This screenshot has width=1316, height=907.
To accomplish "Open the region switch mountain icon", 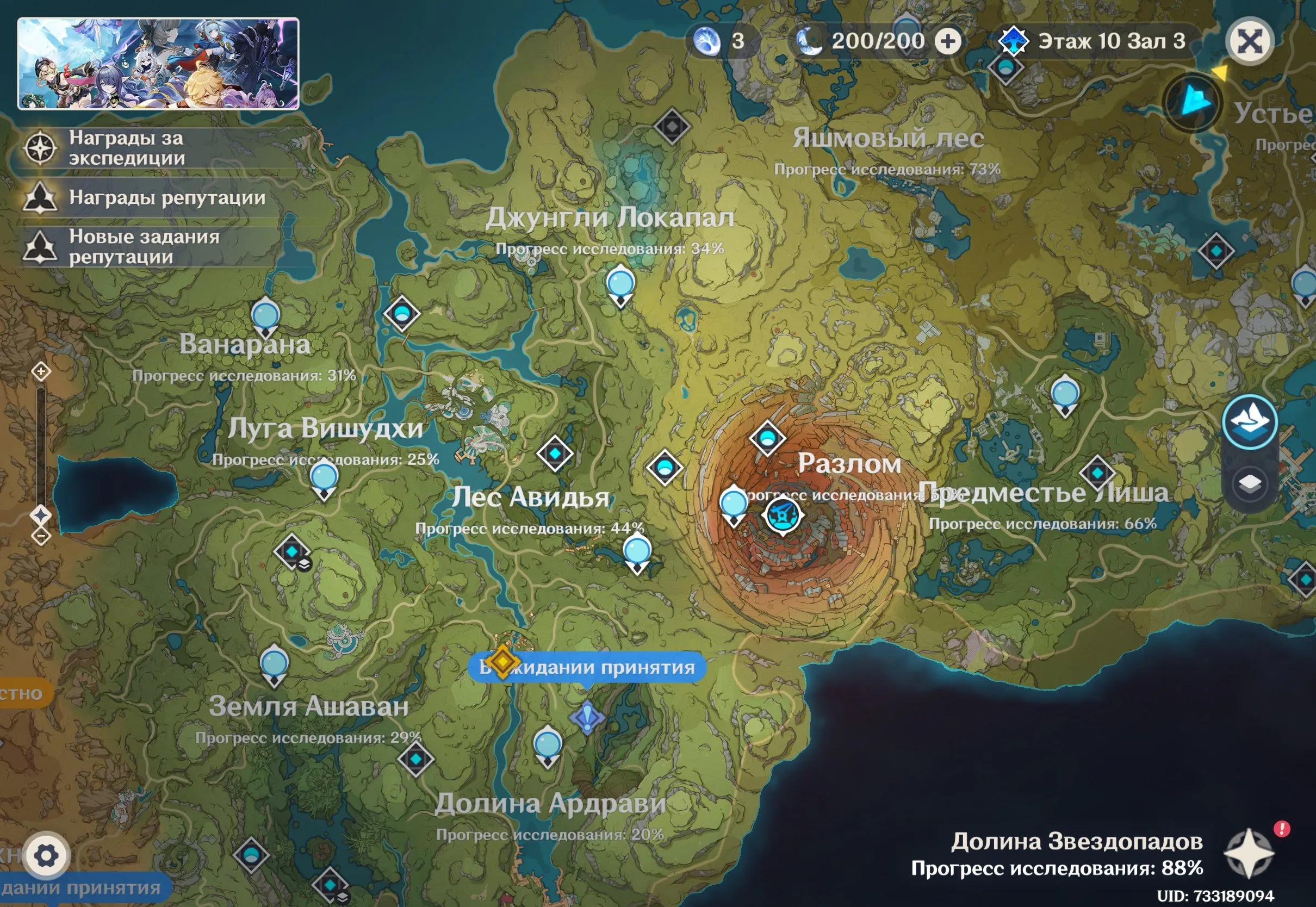I will point(1250,423).
